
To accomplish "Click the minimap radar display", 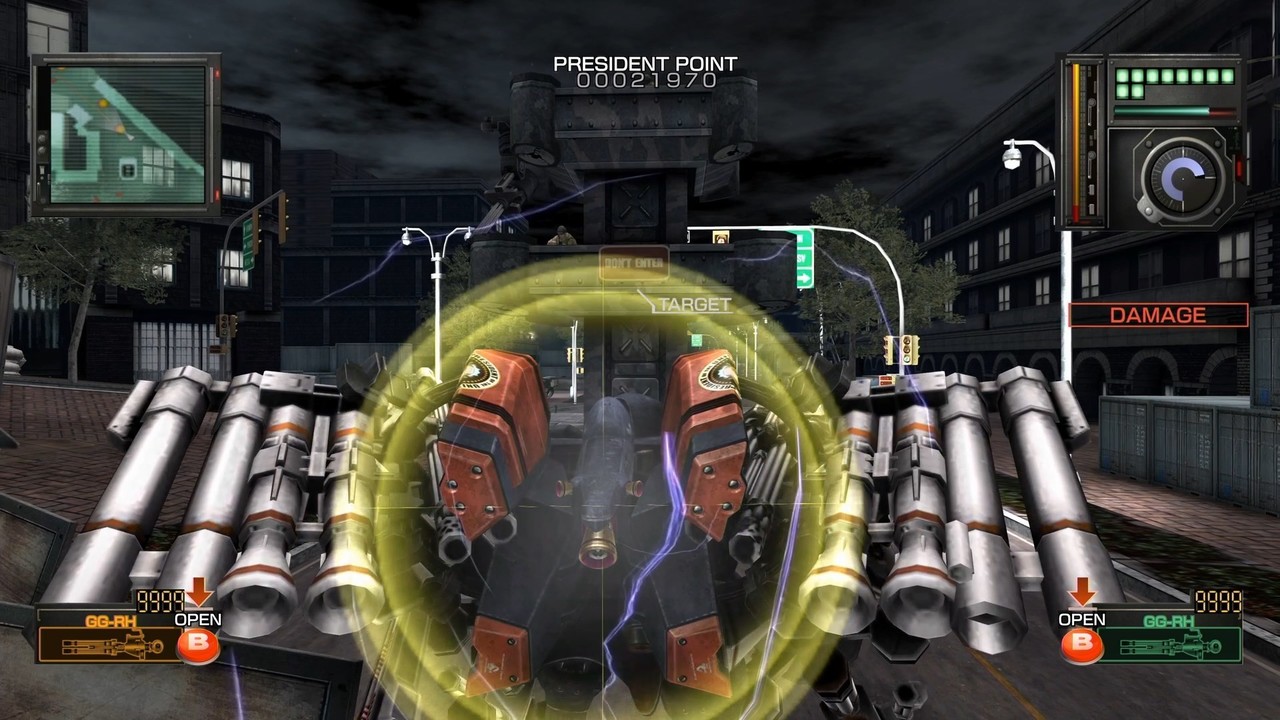I will (x=127, y=134).
